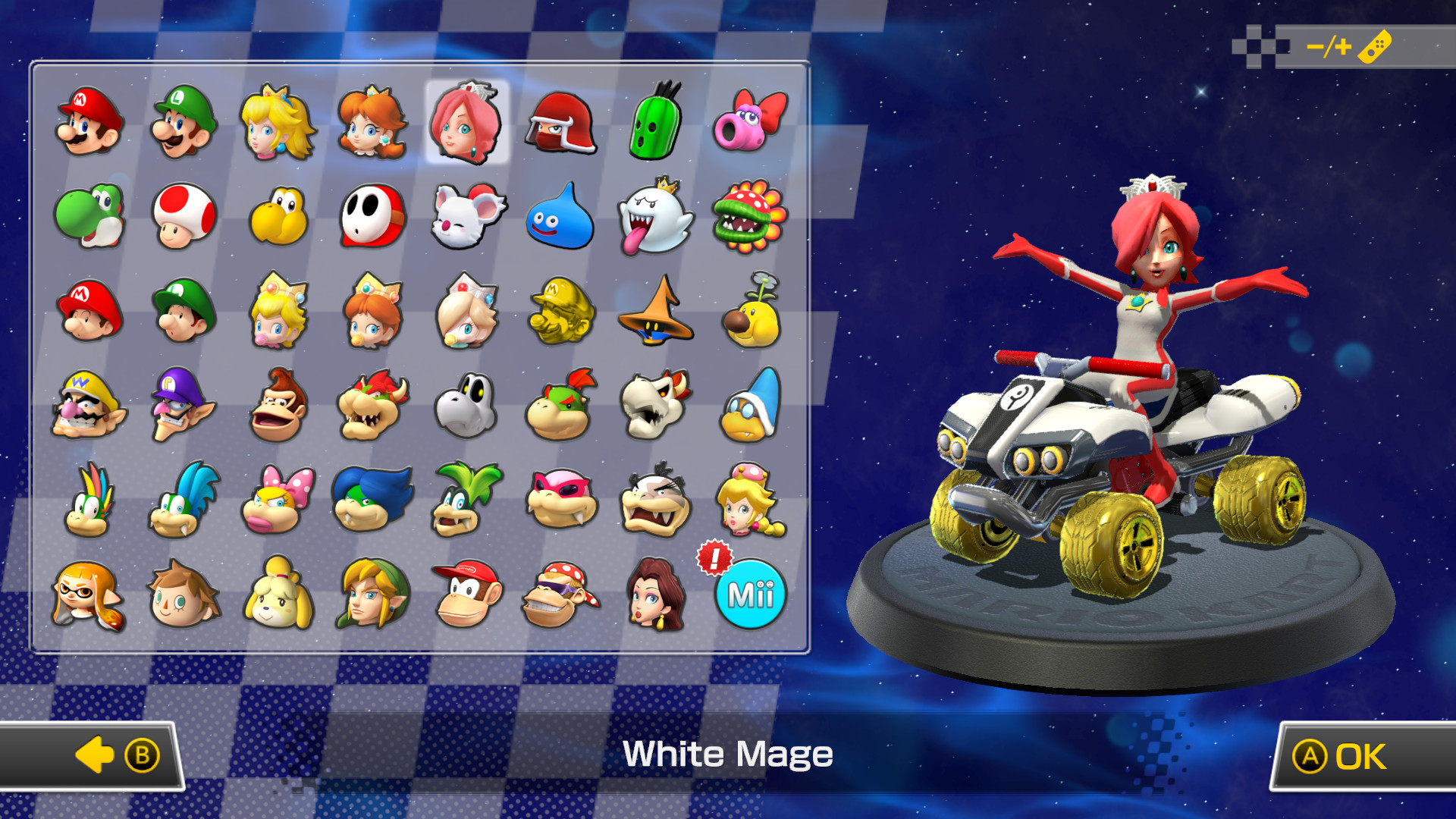Select Luigi as your racer
The image size is (1456, 819).
pyautogui.click(x=183, y=121)
